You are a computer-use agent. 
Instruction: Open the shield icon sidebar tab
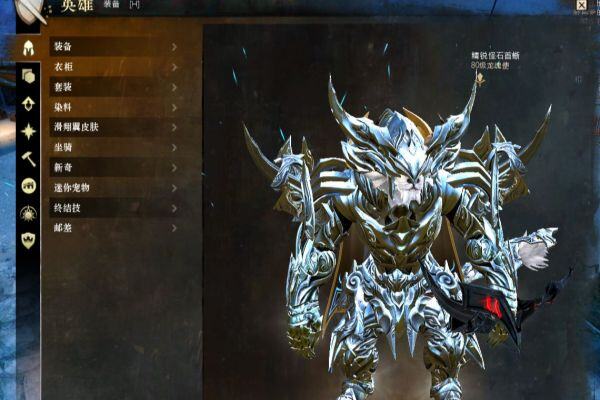click(28, 240)
